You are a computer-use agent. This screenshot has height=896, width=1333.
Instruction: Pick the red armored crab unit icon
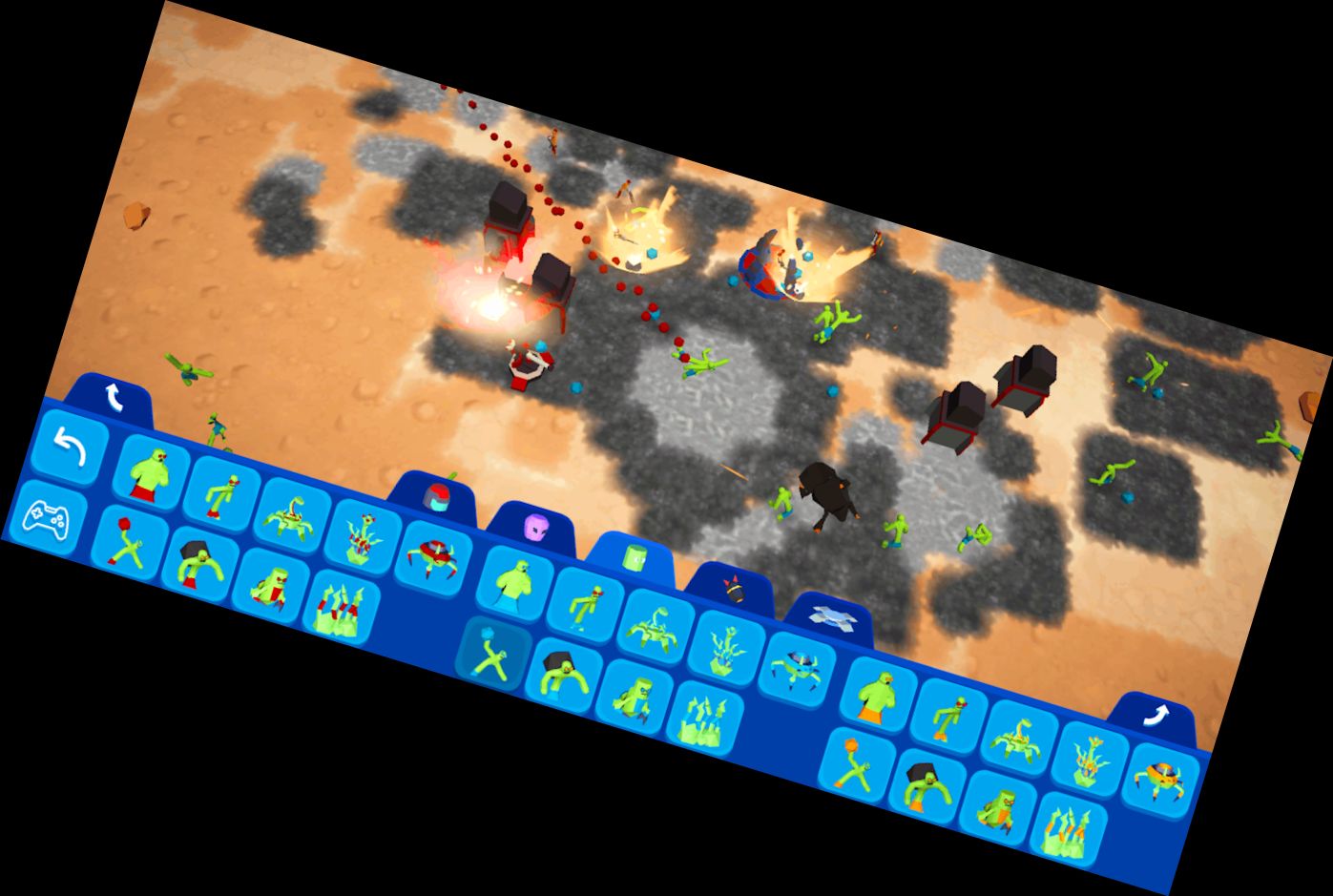tap(433, 557)
